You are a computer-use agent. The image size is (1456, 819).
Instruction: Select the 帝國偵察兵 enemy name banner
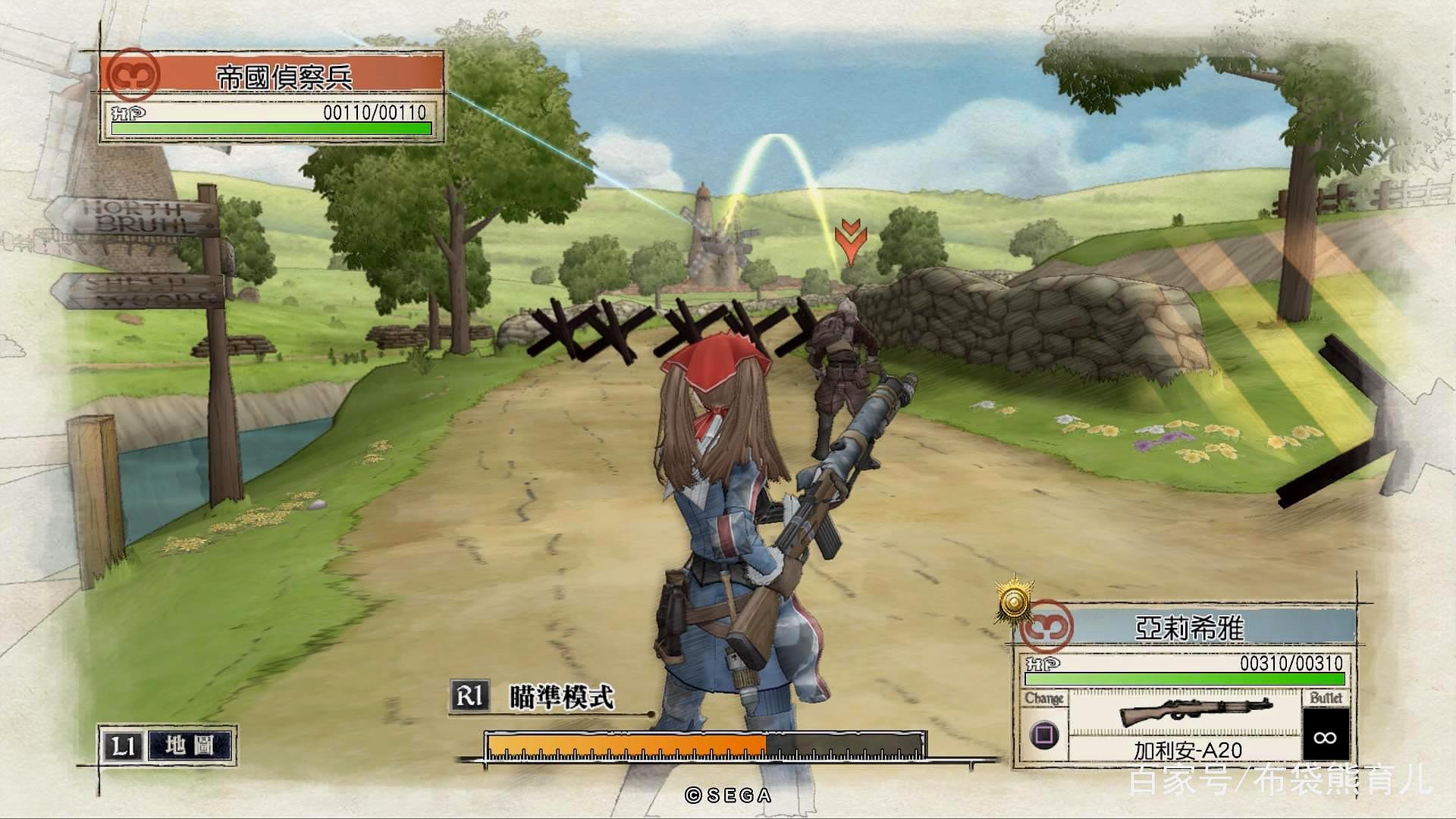point(284,76)
